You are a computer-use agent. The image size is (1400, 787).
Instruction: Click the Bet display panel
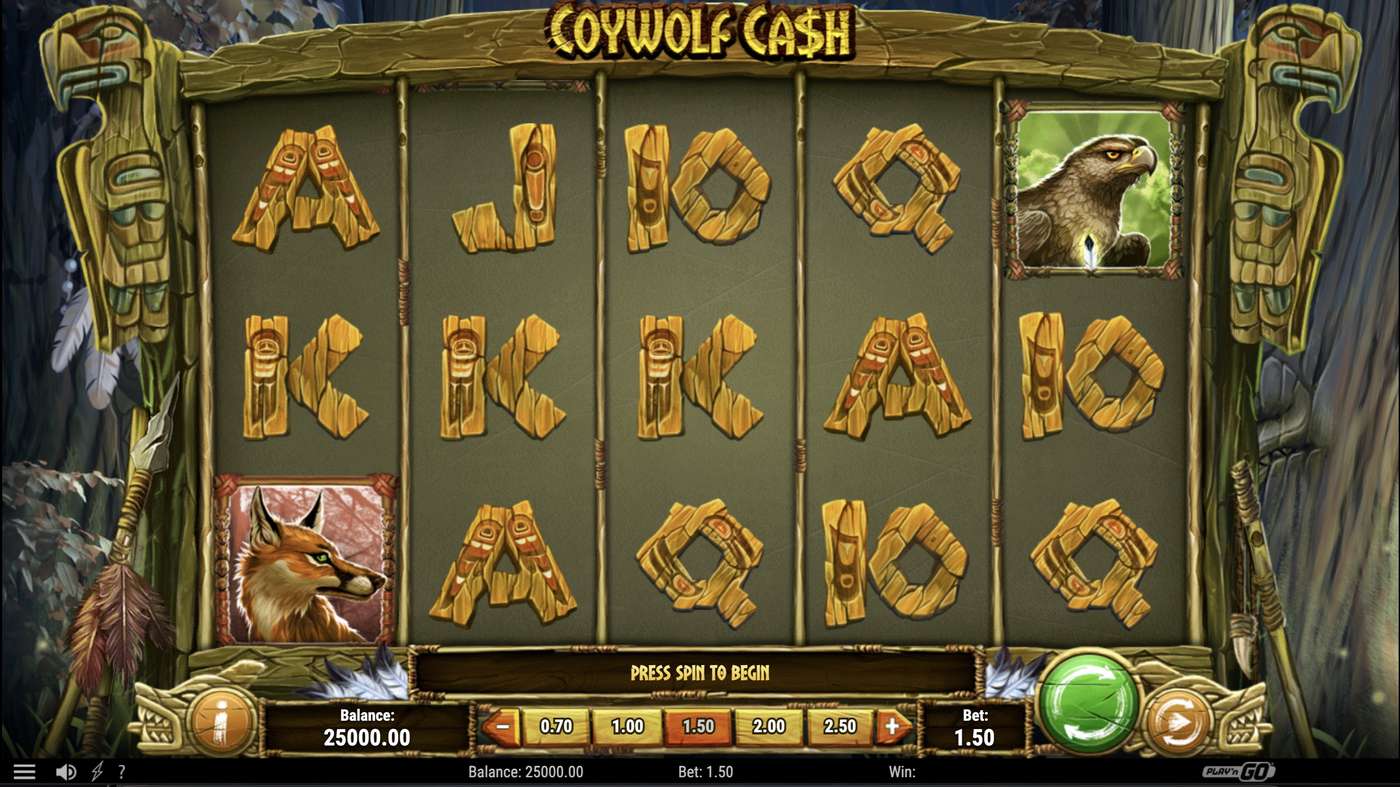973,727
